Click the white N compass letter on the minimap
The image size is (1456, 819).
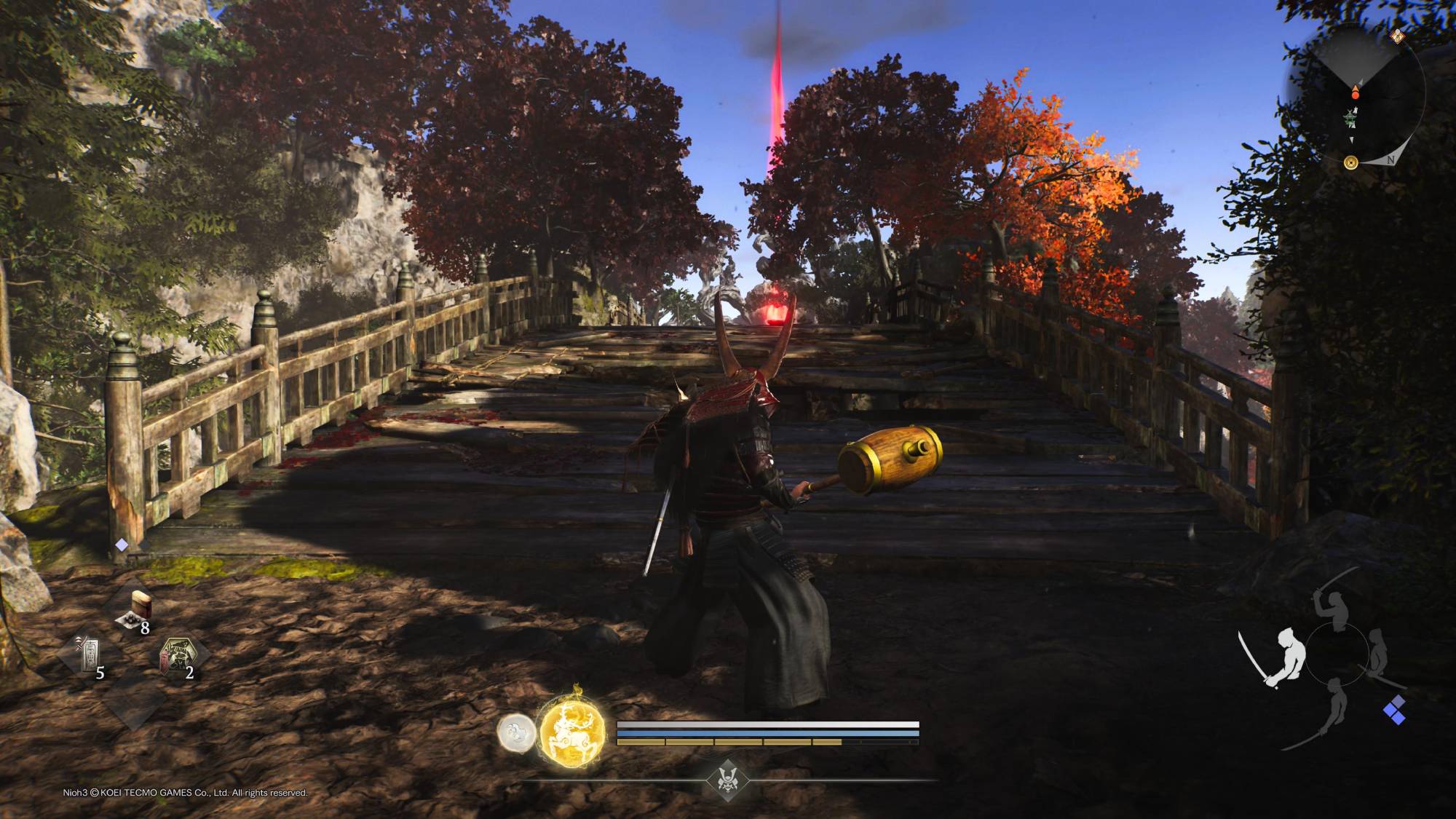coord(1390,159)
